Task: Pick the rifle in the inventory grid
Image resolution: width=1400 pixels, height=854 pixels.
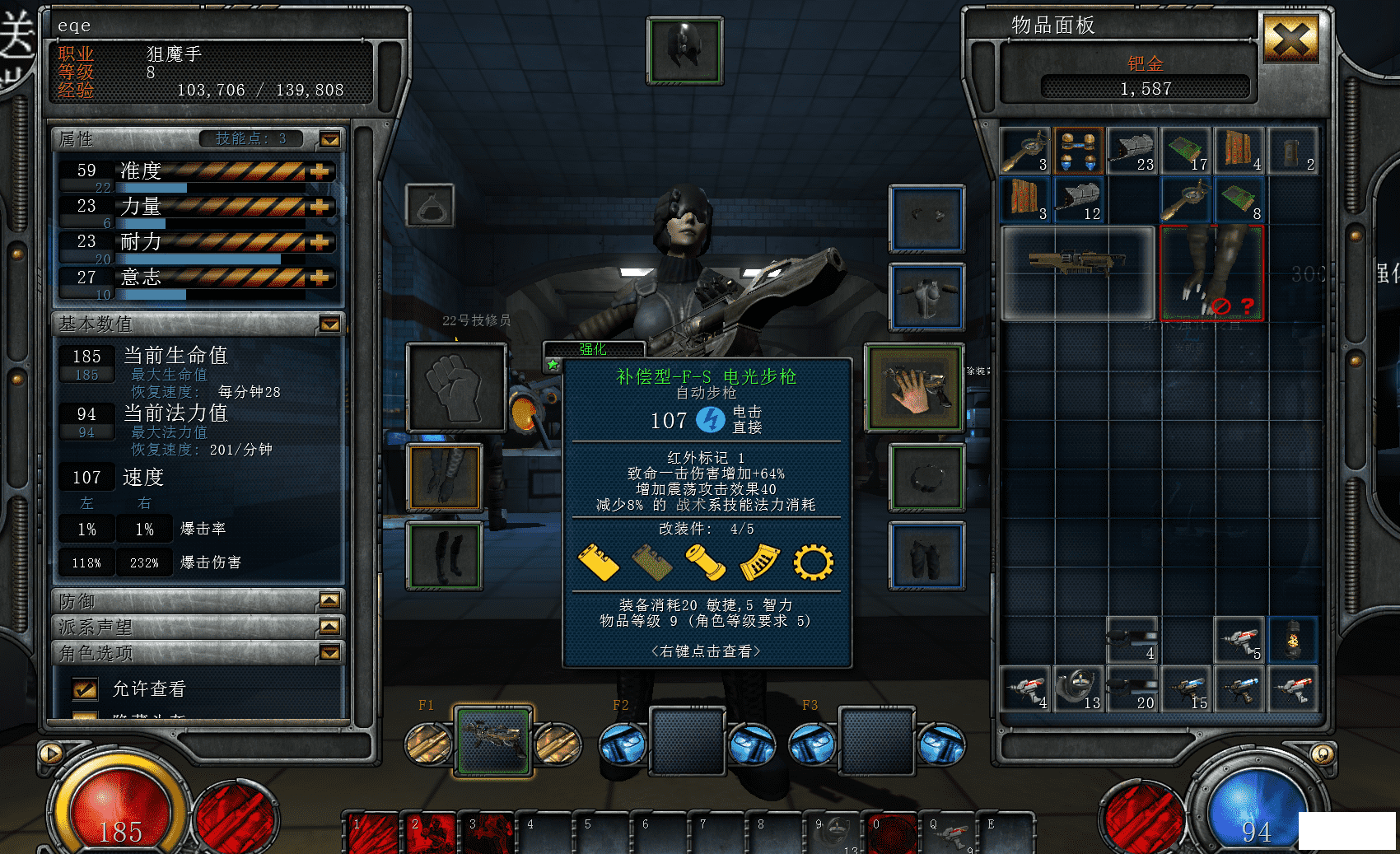Action: [x=1077, y=272]
